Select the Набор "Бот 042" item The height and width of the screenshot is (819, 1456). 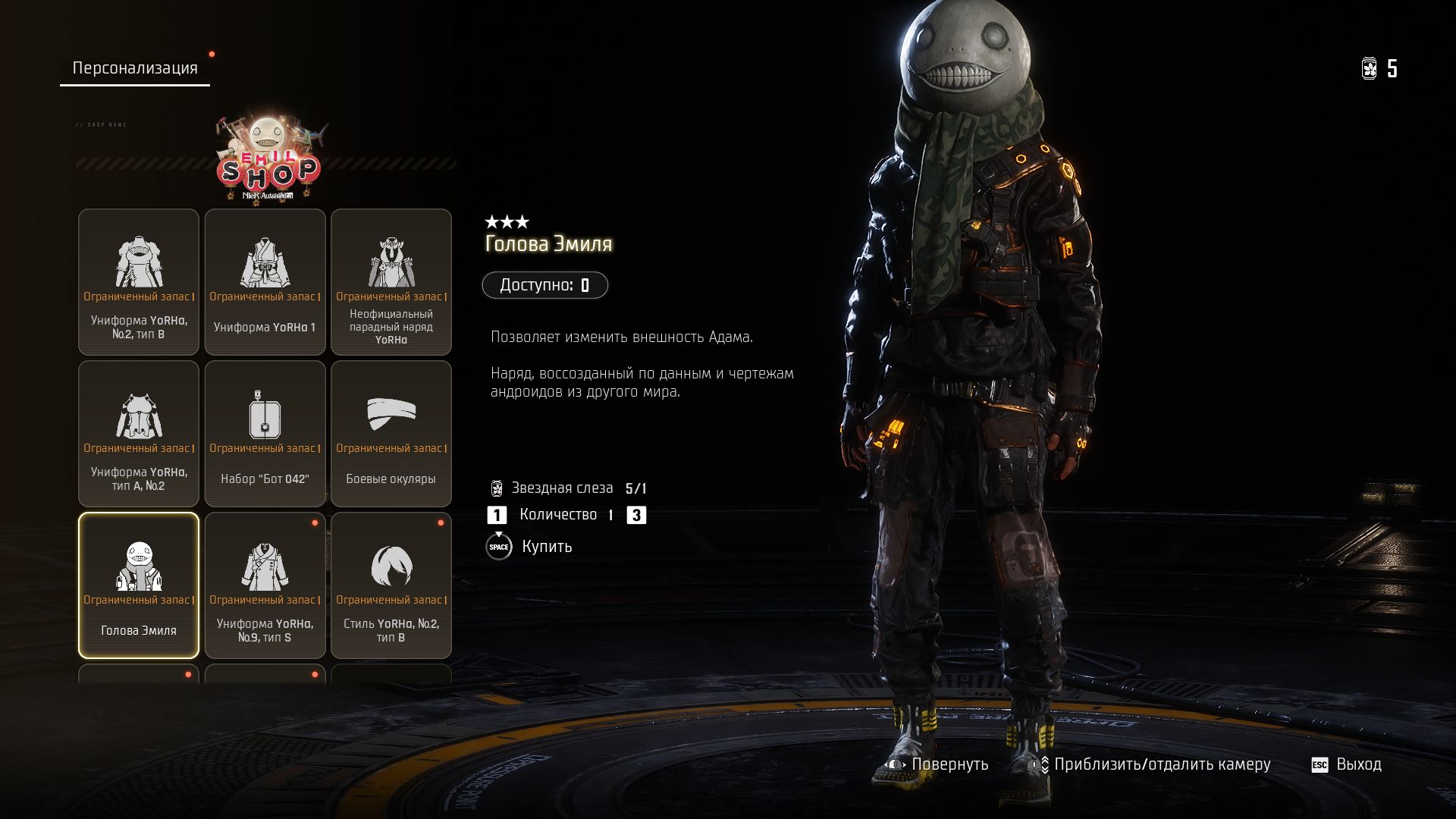(265, 434)
